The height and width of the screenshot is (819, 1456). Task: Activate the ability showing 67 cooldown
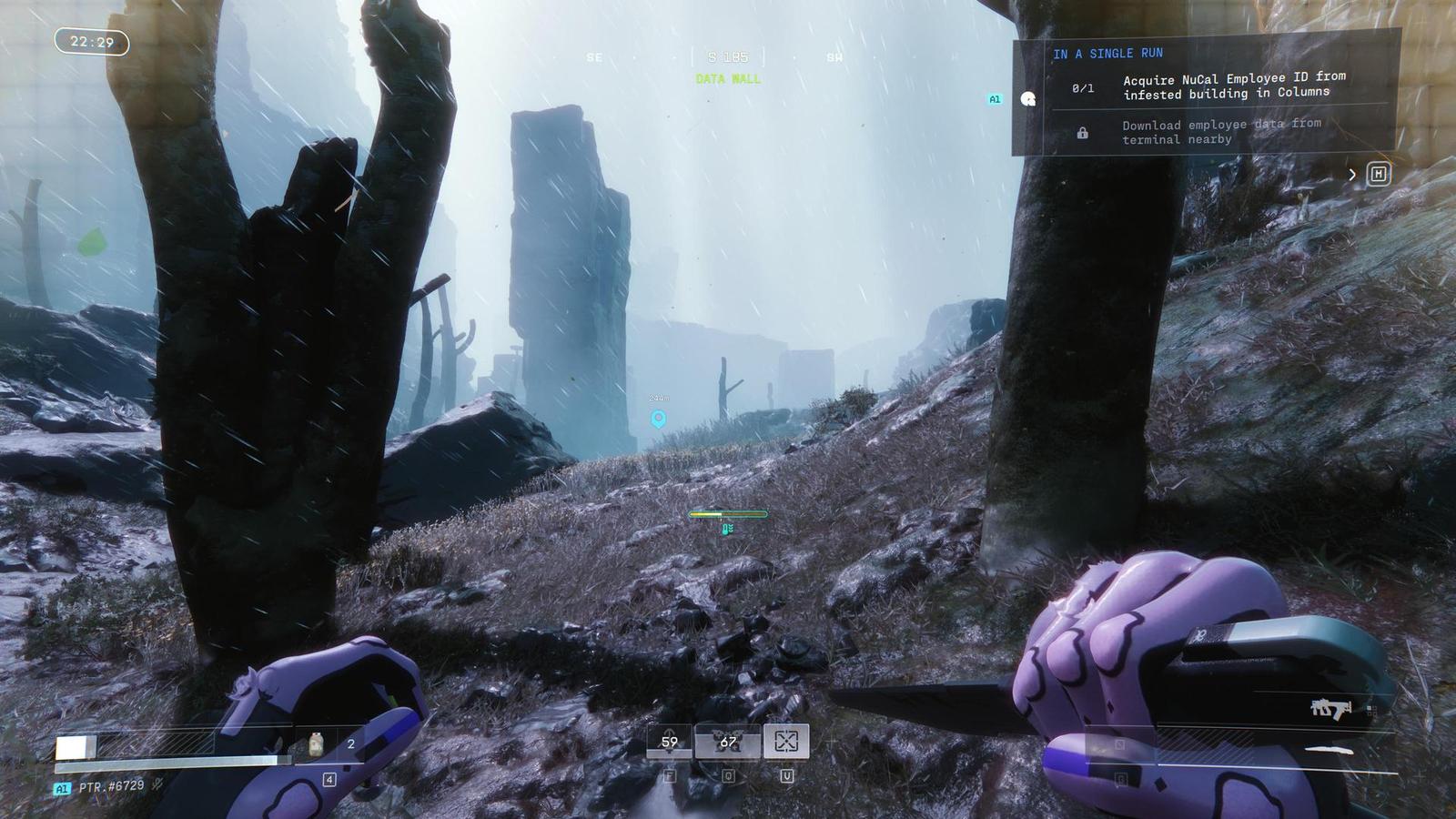point(728,743)
